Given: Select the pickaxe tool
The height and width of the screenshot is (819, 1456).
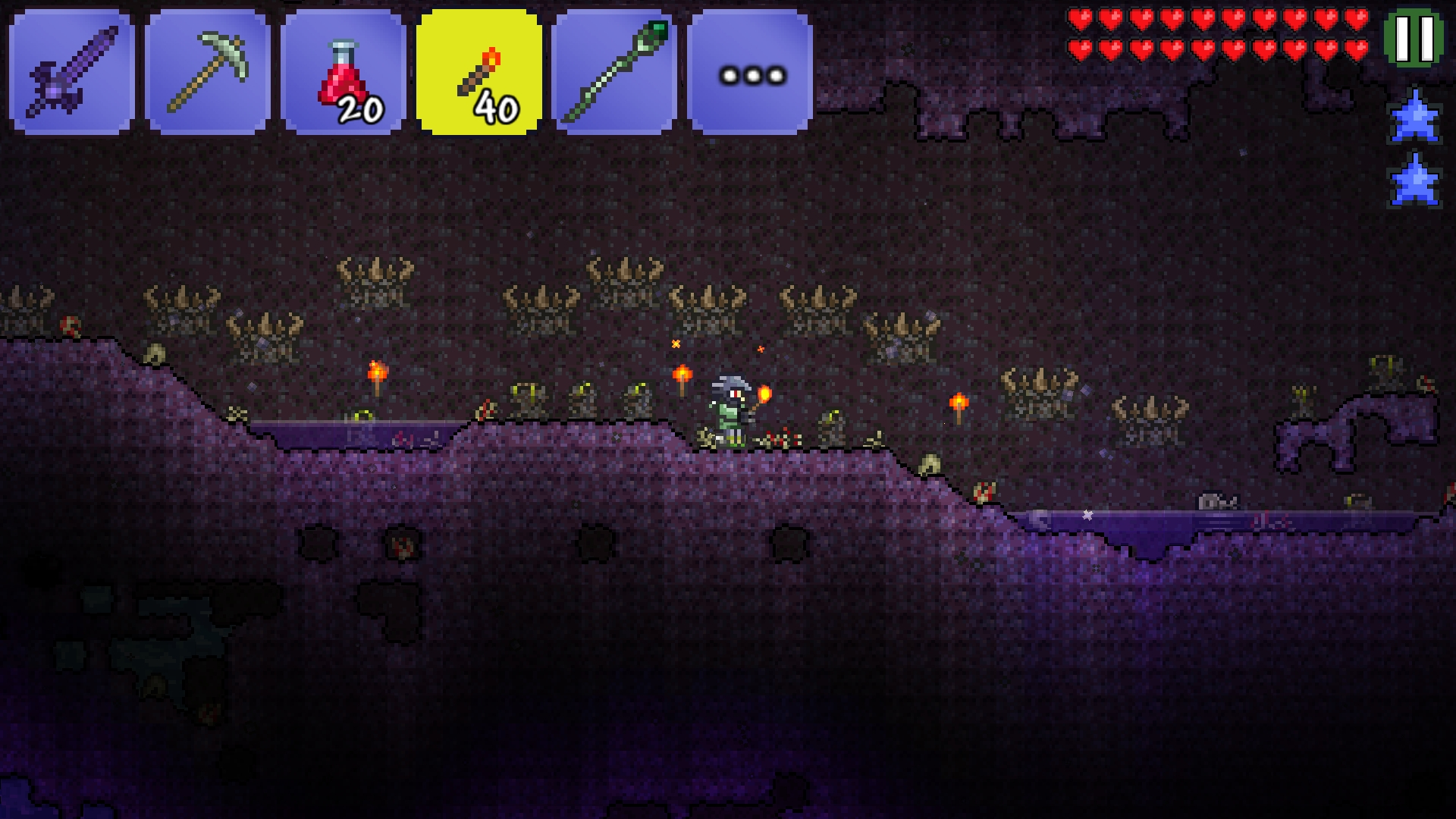Looking at the screenshot, I should pos(206,72).
